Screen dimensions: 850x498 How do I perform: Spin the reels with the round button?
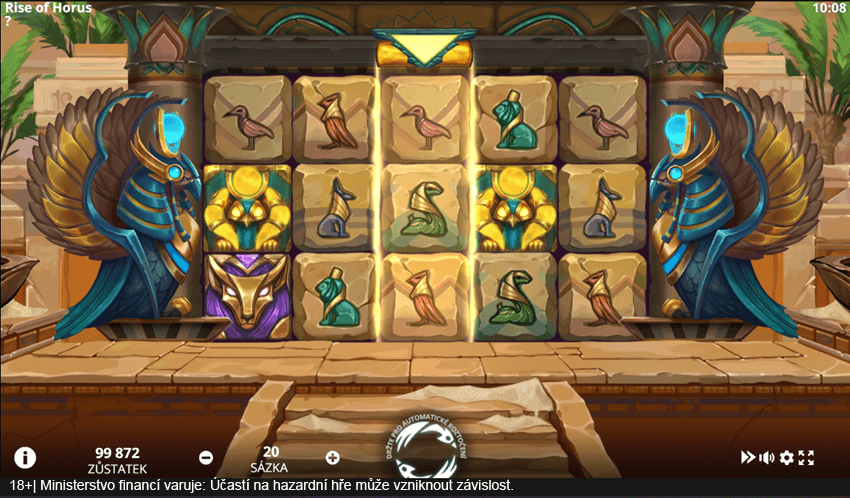pyautogui.click(x=425, y=448)
